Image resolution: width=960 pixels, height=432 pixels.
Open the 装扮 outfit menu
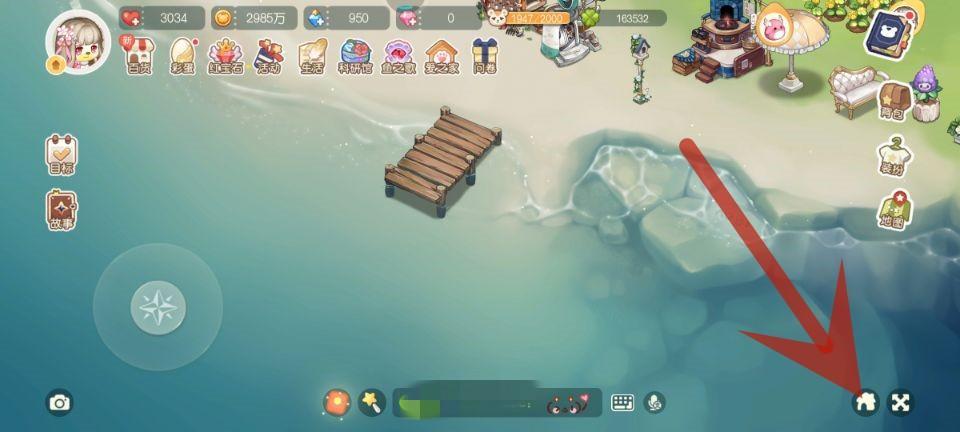pos(893,156)
